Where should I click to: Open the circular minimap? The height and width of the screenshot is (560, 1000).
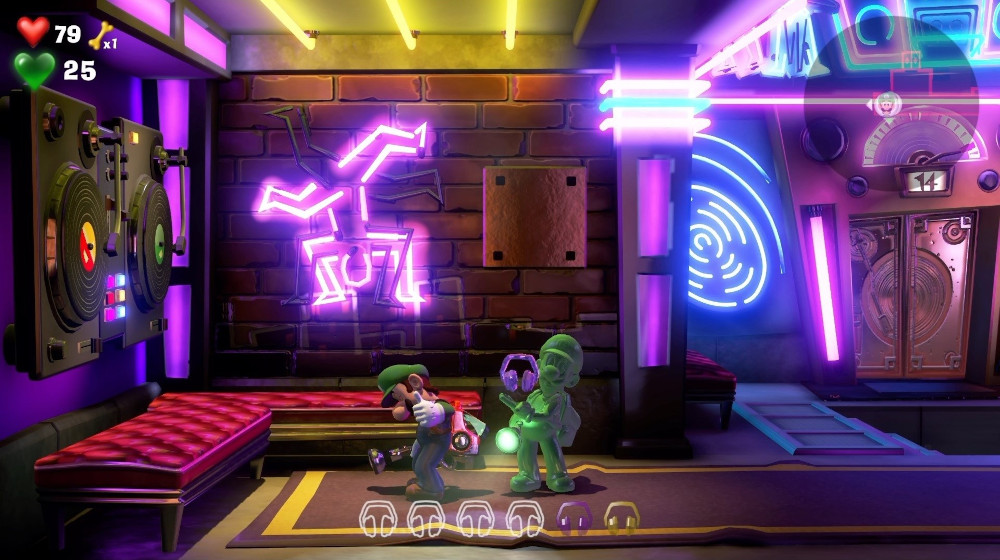pyautogui.click(x=892, y=102)
